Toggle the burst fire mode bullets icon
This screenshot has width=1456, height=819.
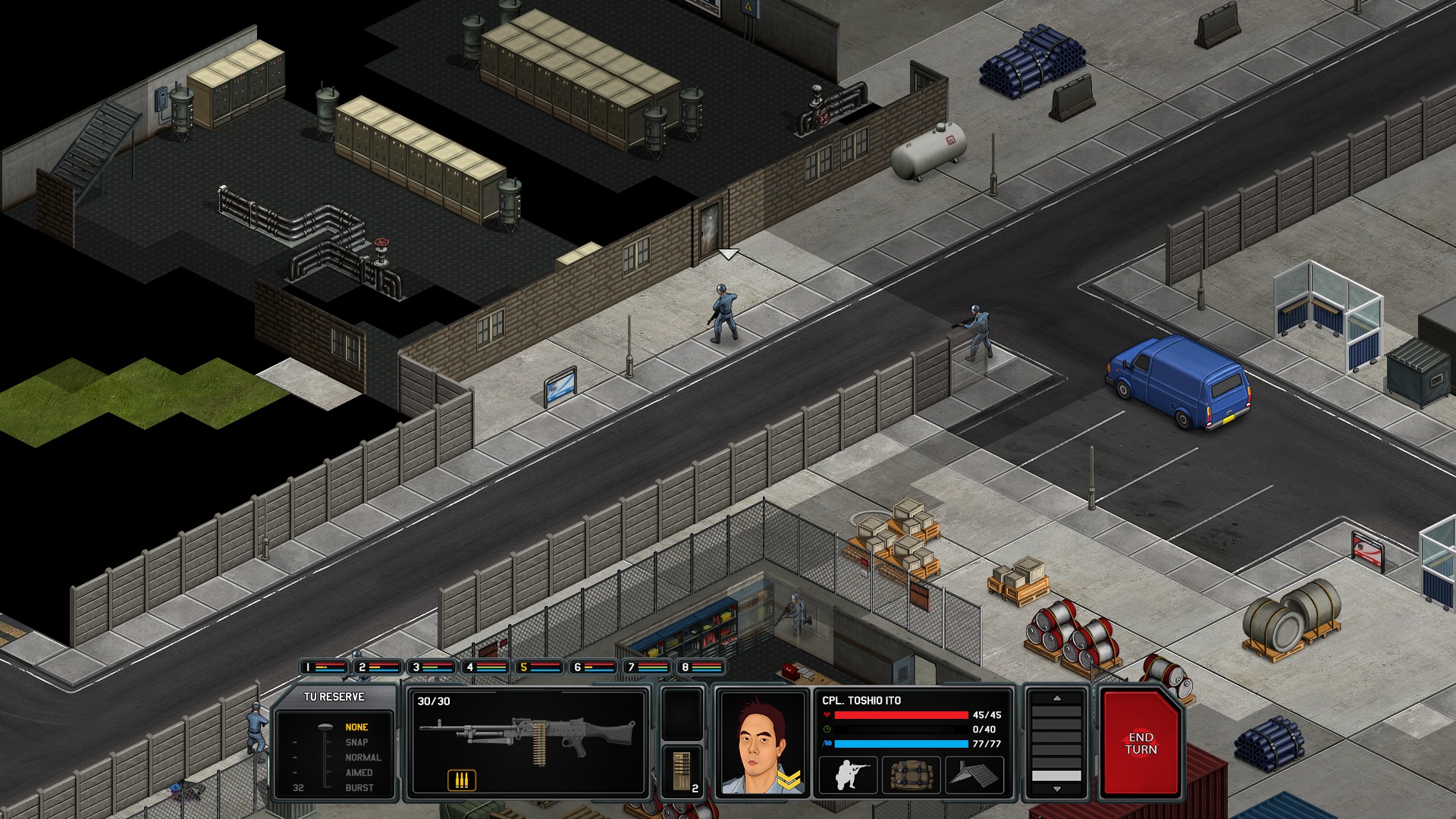[461, 780]
